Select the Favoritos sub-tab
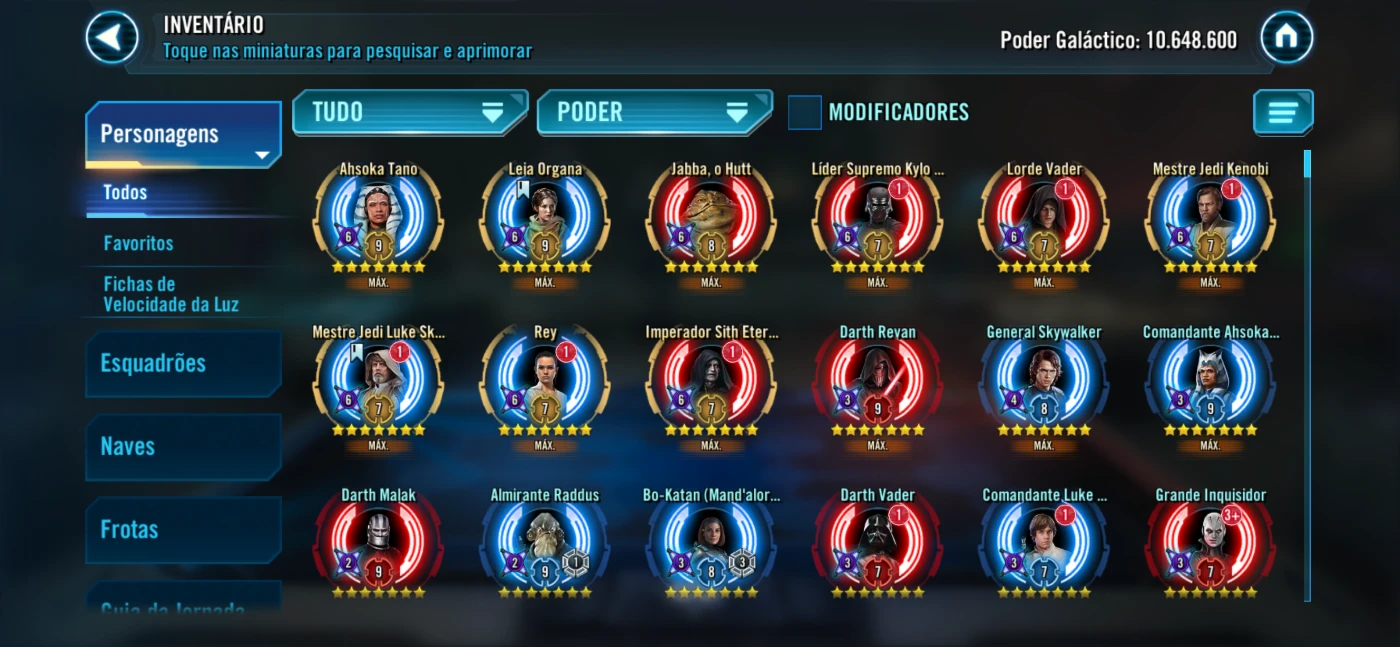 [x=139, y=243]
